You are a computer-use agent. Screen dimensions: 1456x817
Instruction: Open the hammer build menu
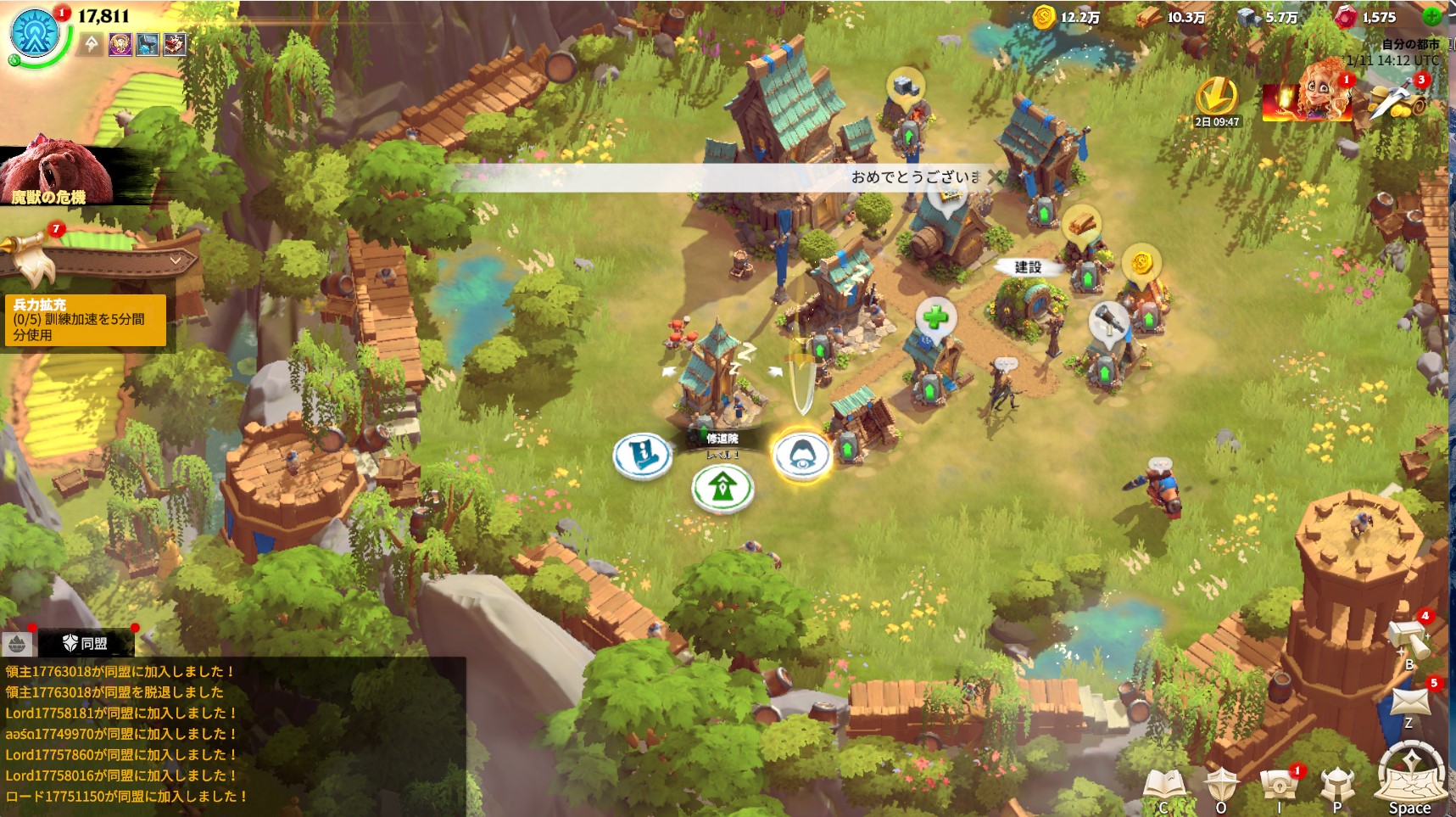pos(1409,641)
